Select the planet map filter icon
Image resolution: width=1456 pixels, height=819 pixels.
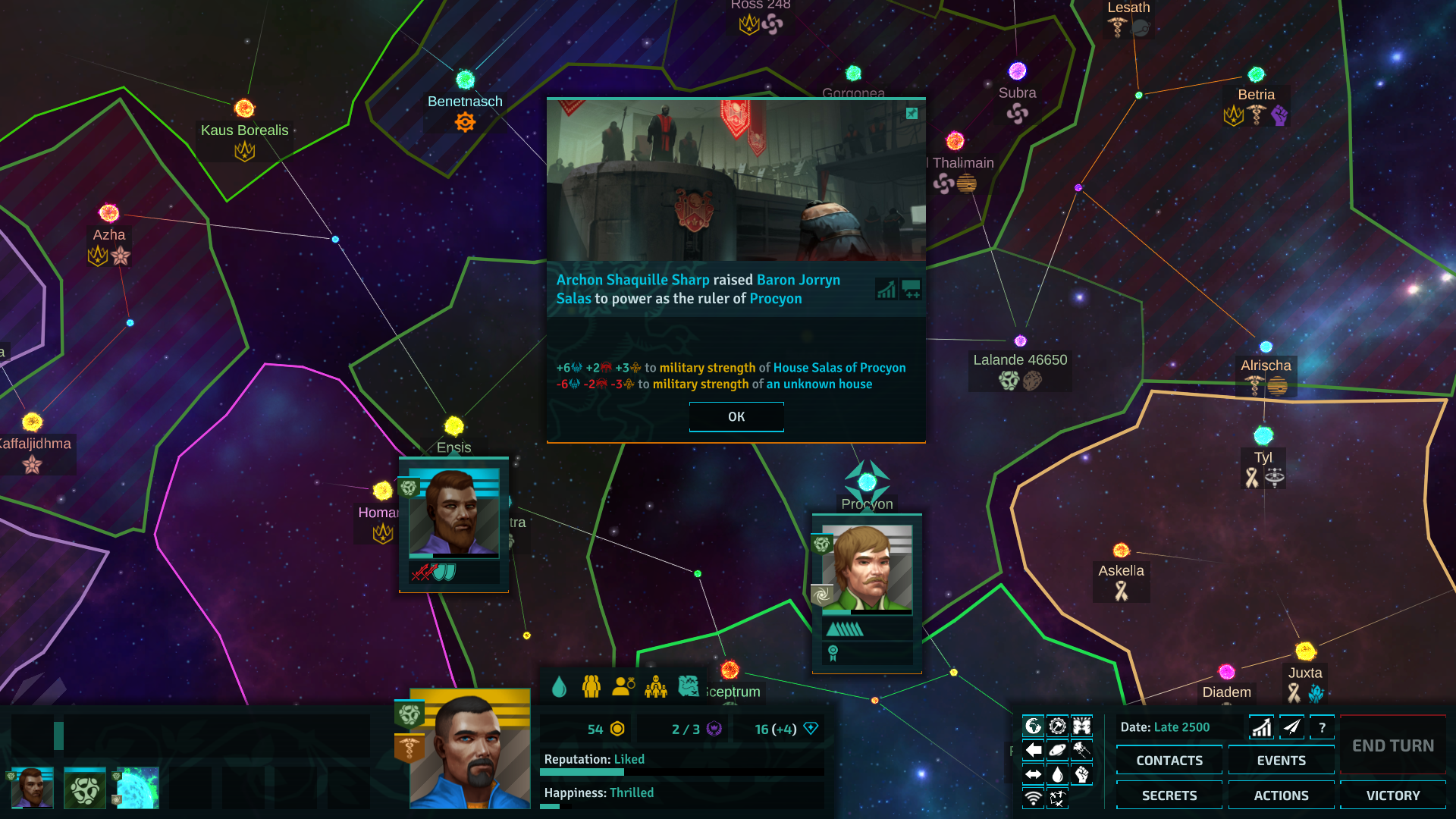(1058, 749)
